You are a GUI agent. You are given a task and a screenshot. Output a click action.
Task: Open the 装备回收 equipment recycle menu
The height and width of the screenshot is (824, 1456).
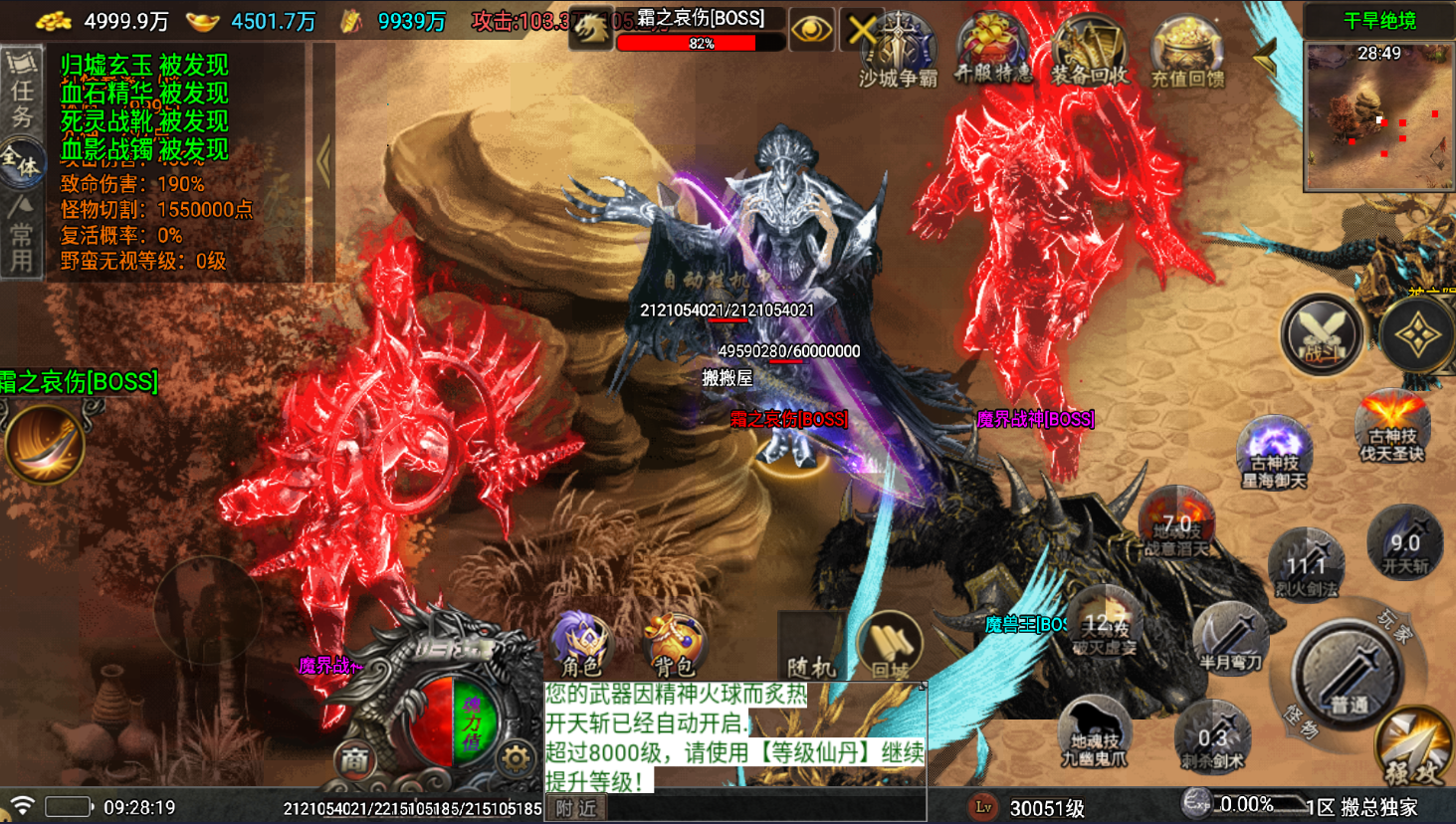(x=1089, y=51)
